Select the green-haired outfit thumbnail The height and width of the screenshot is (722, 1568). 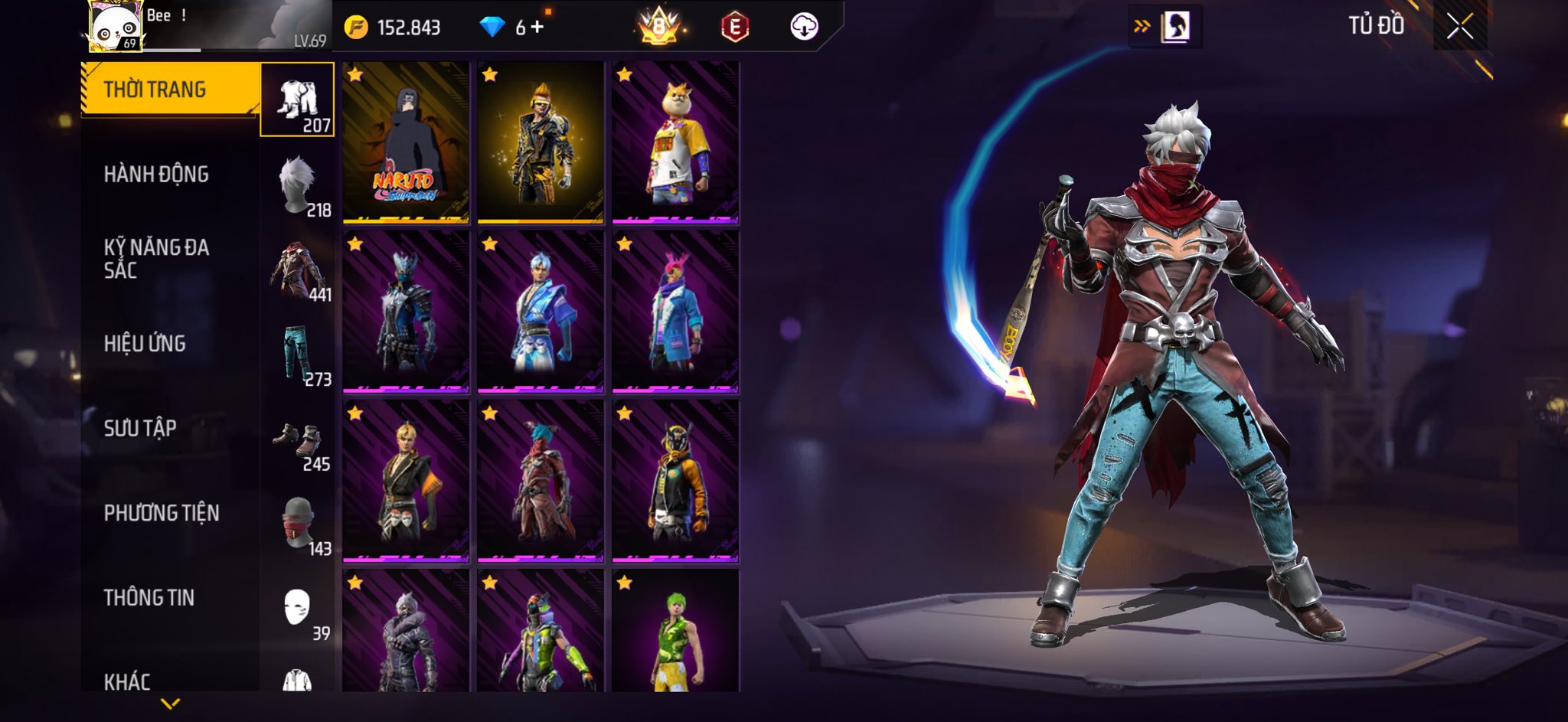pos(675,632)
